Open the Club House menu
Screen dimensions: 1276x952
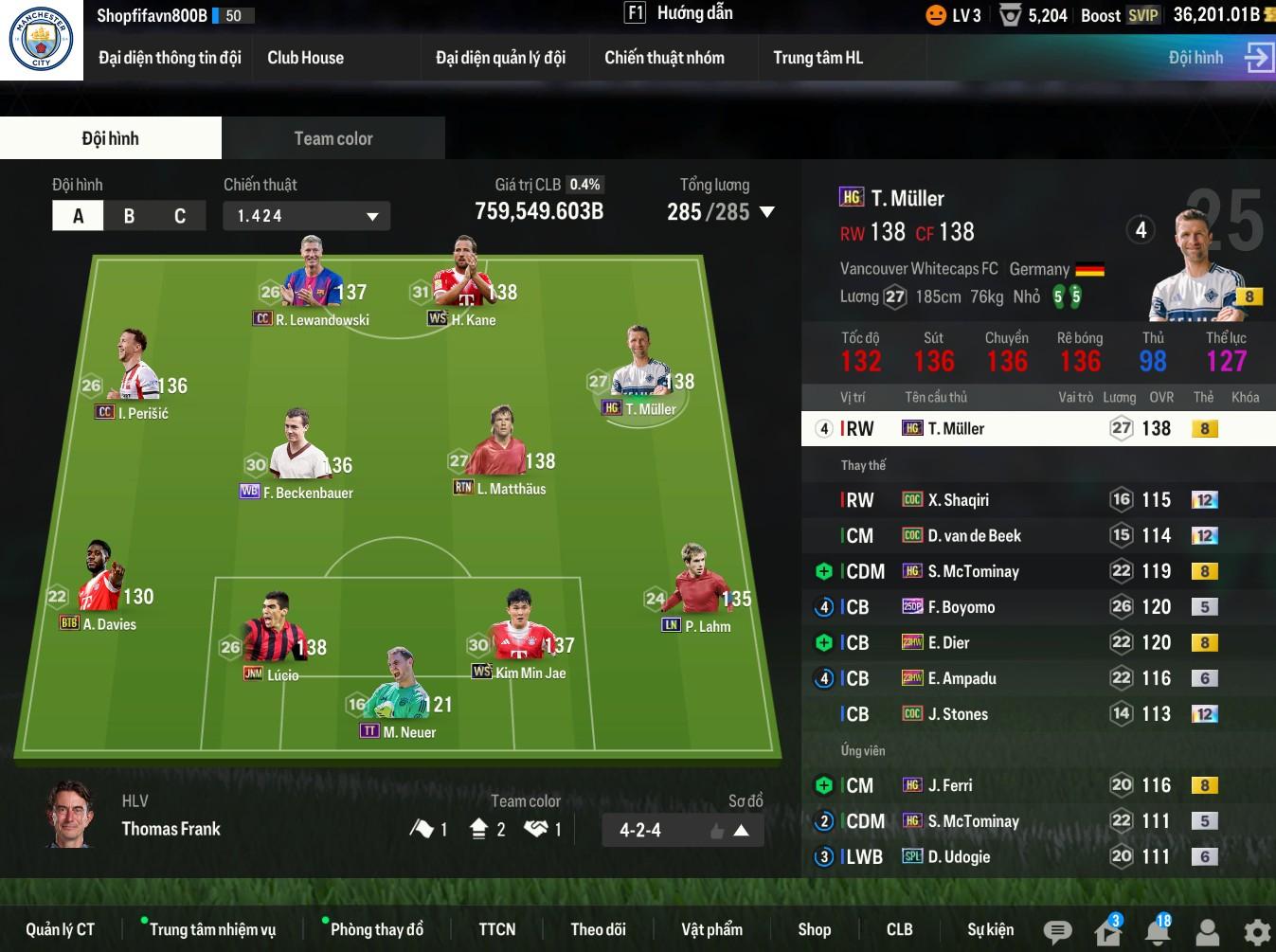305,58
